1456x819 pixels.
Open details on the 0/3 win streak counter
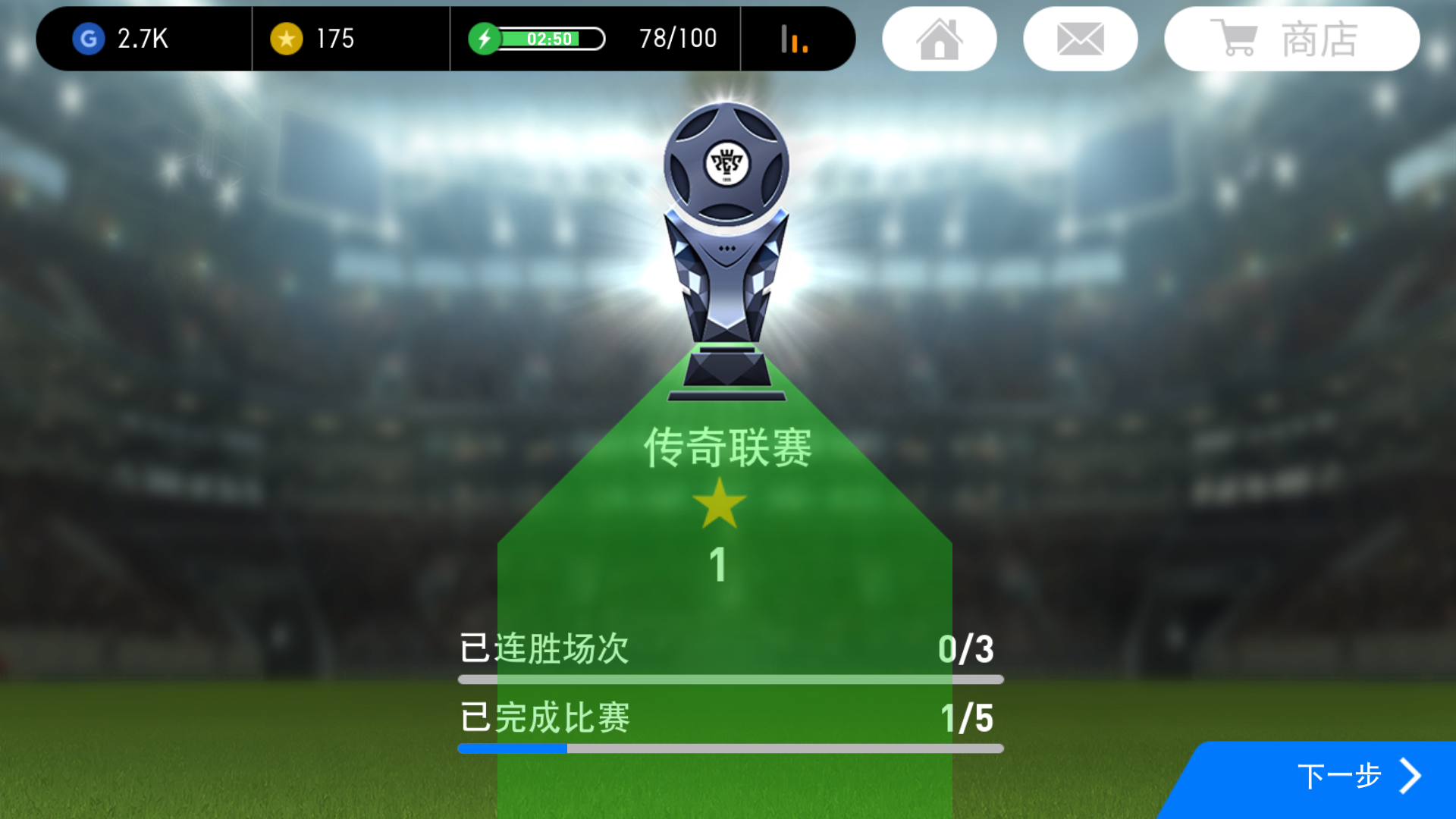point(967,650)
